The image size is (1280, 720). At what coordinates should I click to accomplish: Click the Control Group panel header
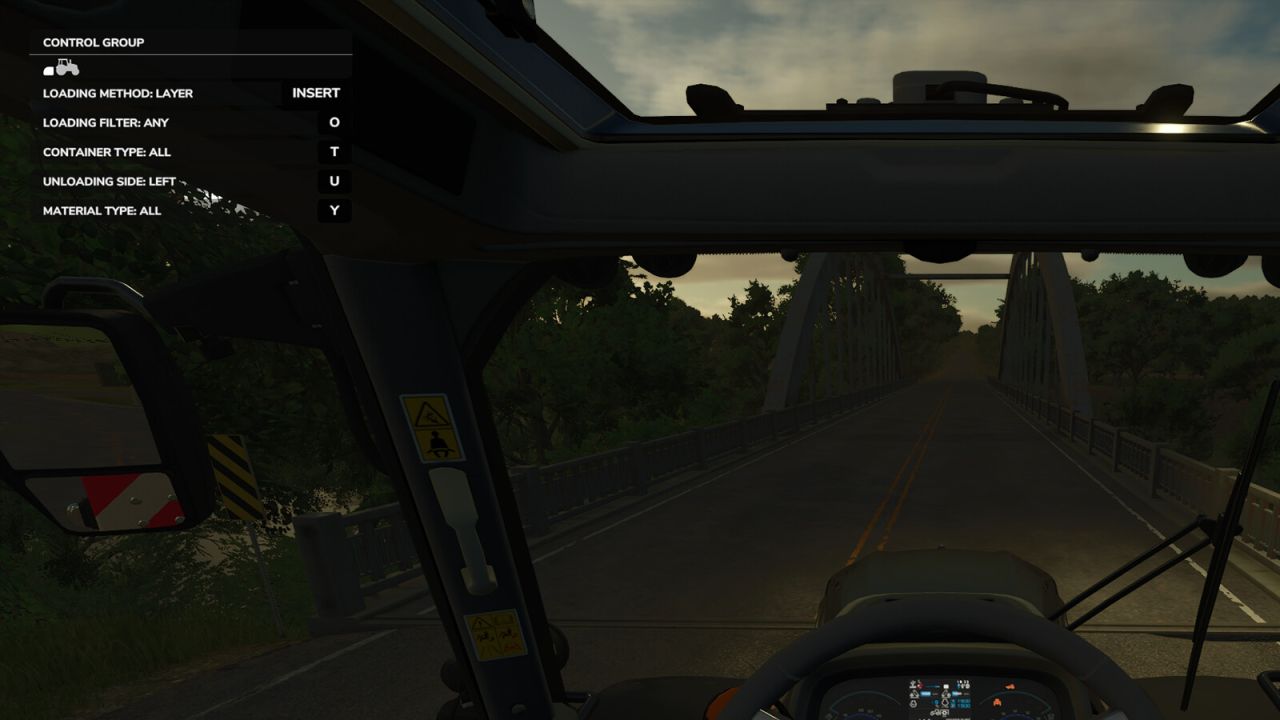click(91, 42)
